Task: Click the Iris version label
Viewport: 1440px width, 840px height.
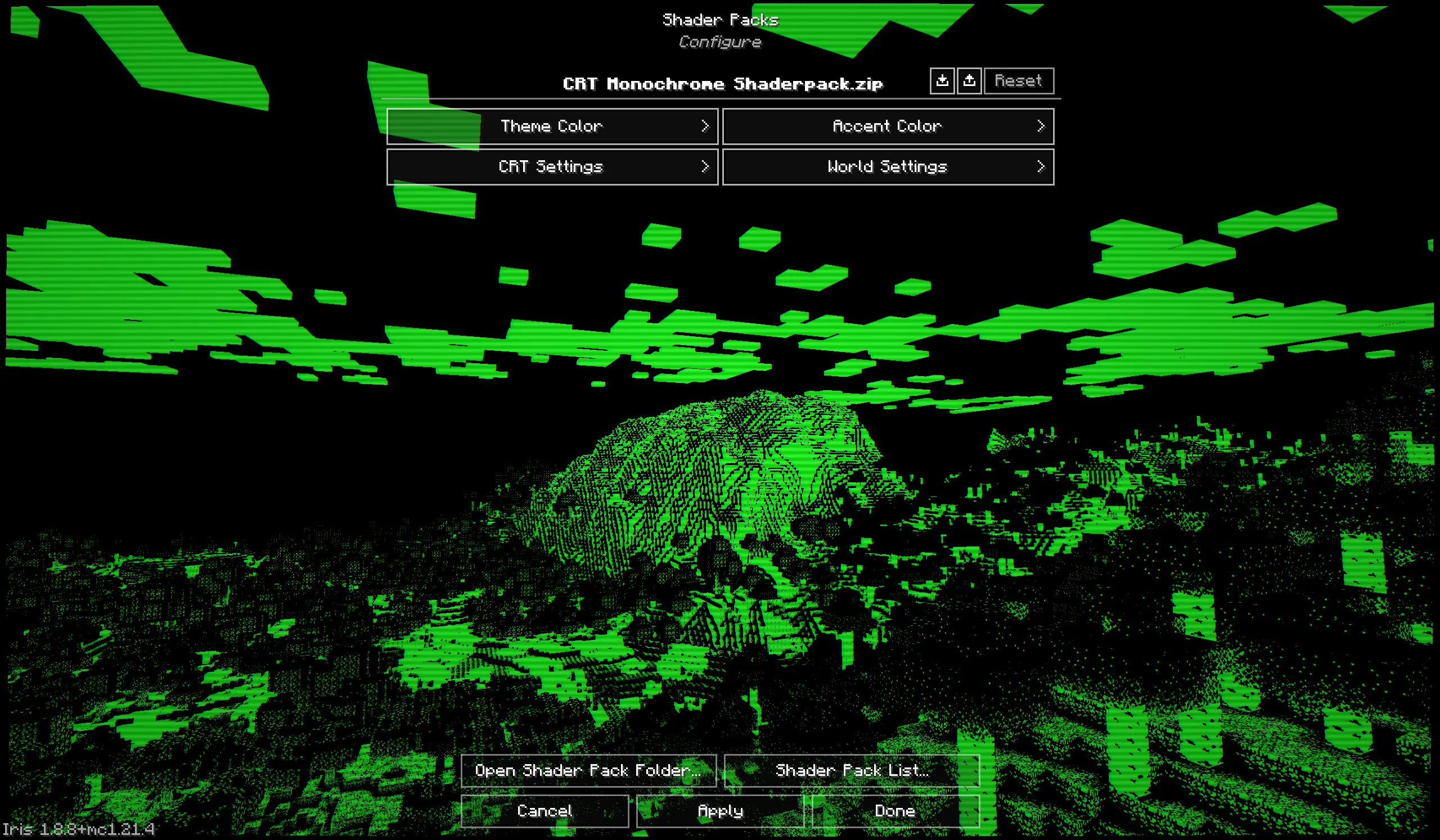Action: click(x=77, y=829)
